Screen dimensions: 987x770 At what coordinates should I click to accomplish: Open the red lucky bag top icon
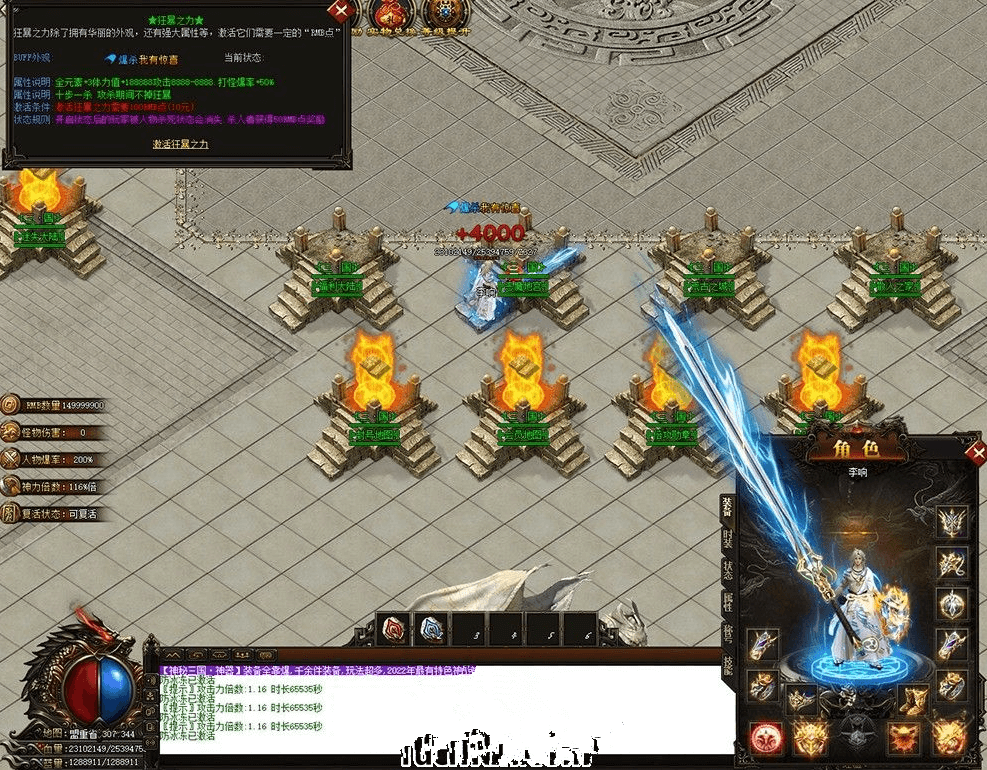click(389, 13)
